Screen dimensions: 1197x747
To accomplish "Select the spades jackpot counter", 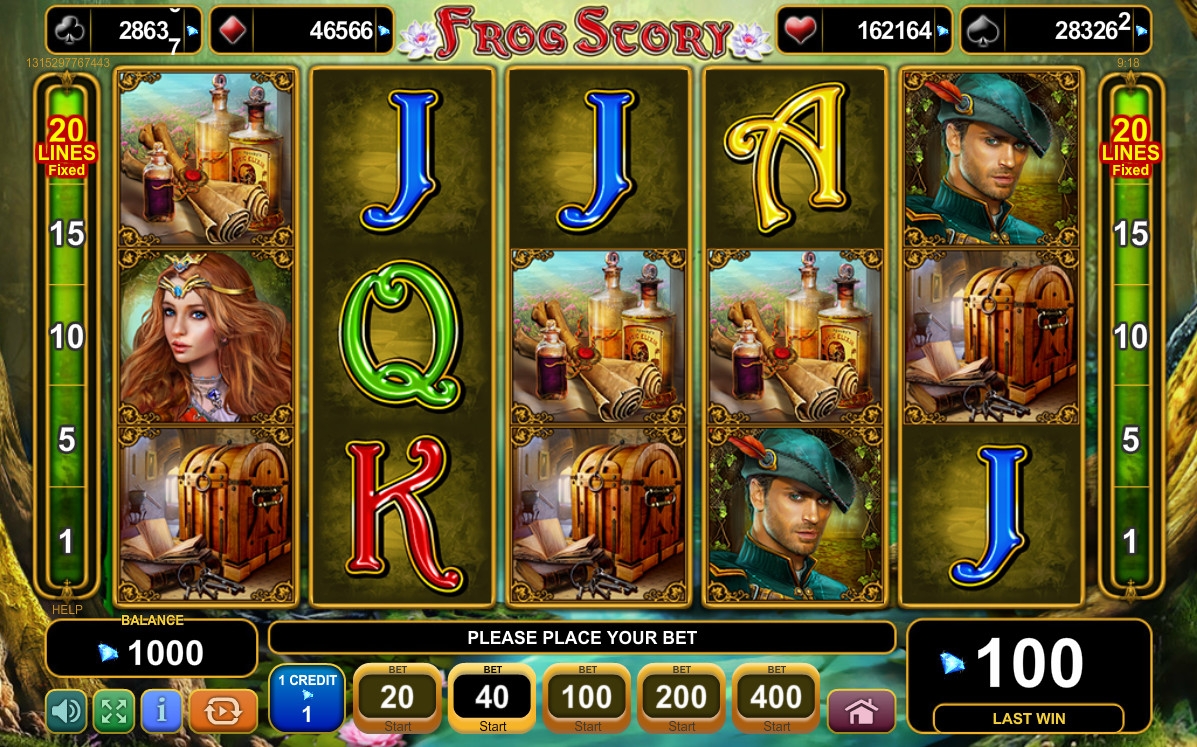I will click(1055, 31).
